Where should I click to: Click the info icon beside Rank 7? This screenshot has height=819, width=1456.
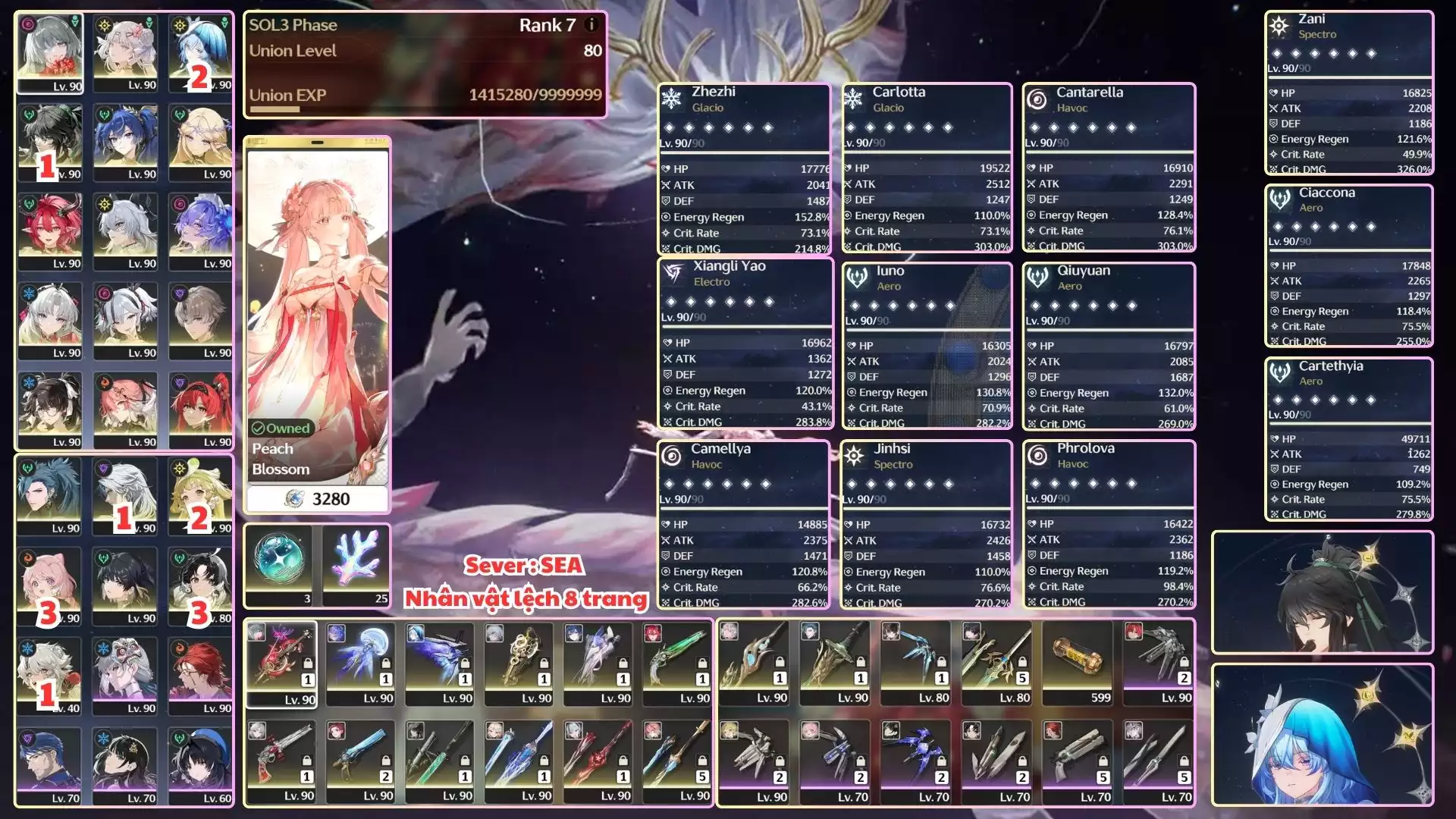(591, 24)
